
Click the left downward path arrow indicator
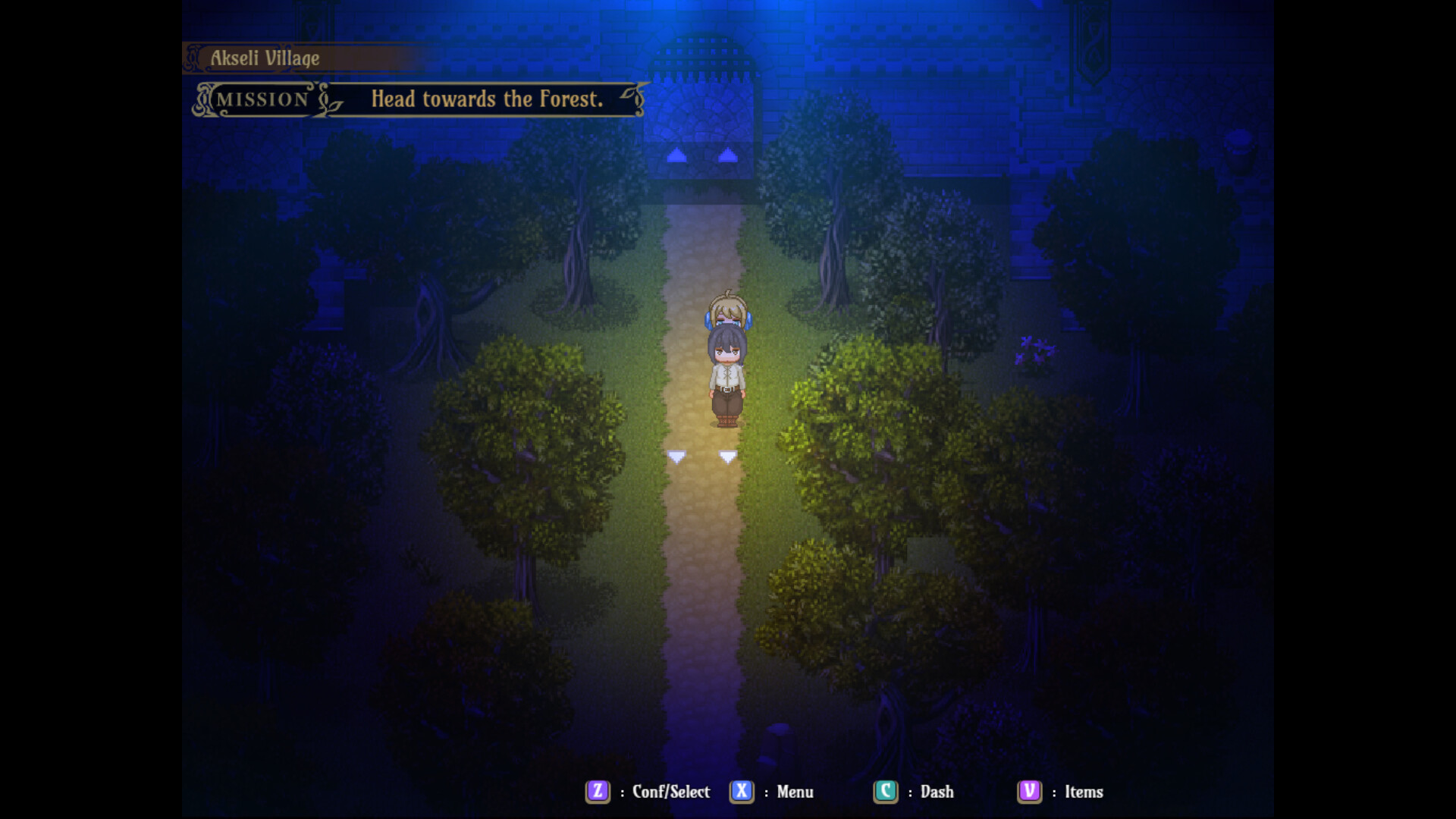tap(676, 456)
